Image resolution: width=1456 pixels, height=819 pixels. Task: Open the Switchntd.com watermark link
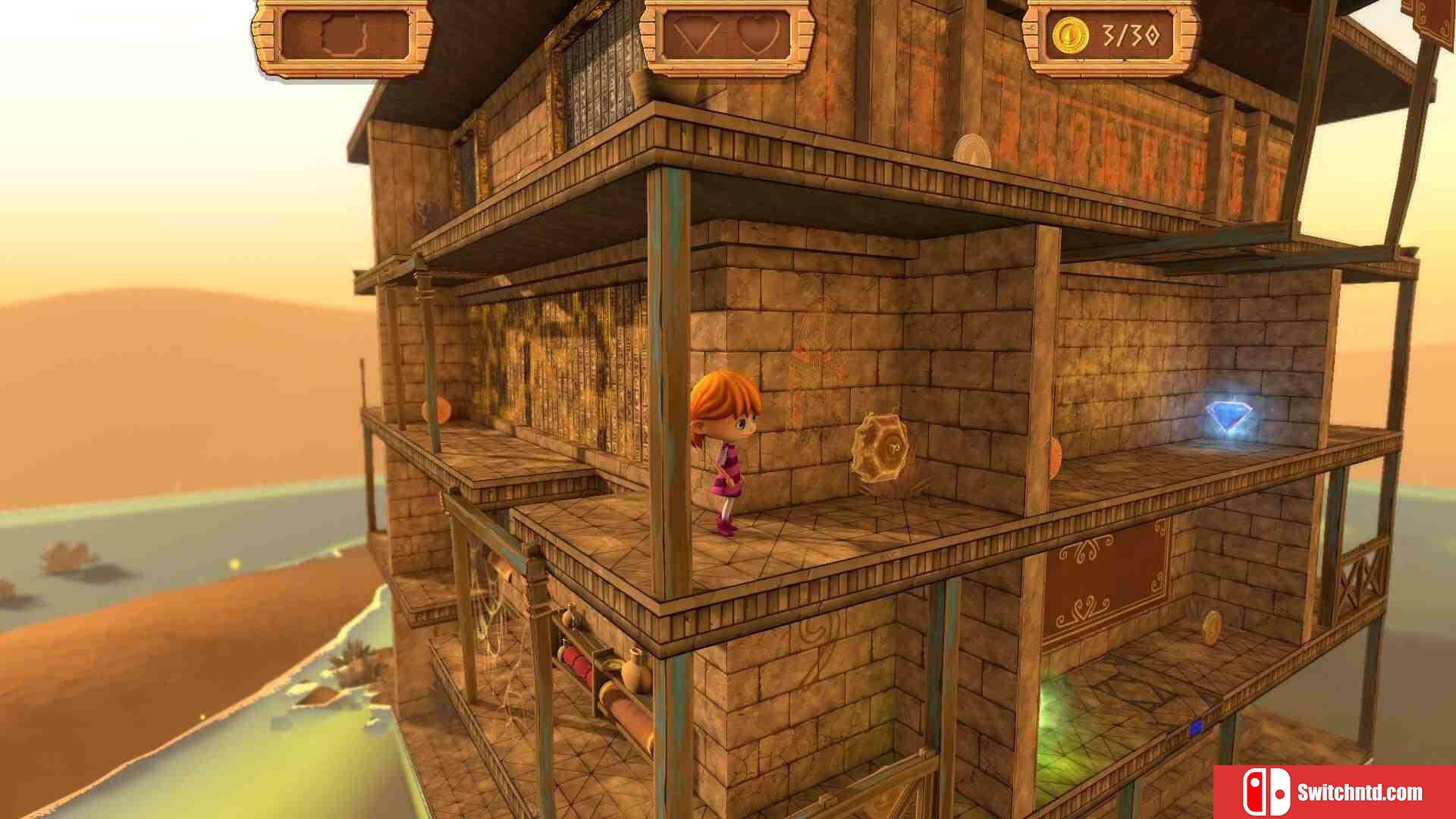tap(1334, 792)
